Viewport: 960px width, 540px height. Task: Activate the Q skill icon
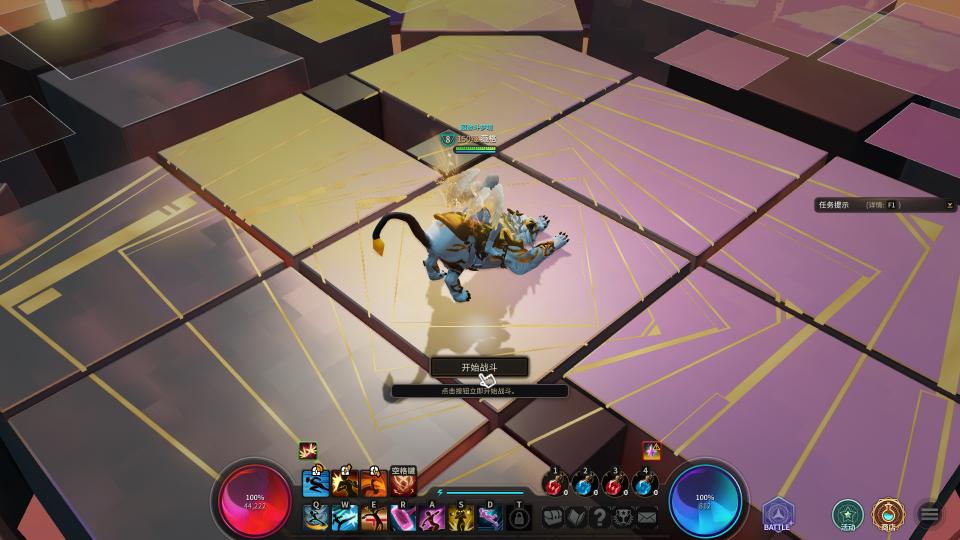[x=316, y=517]
